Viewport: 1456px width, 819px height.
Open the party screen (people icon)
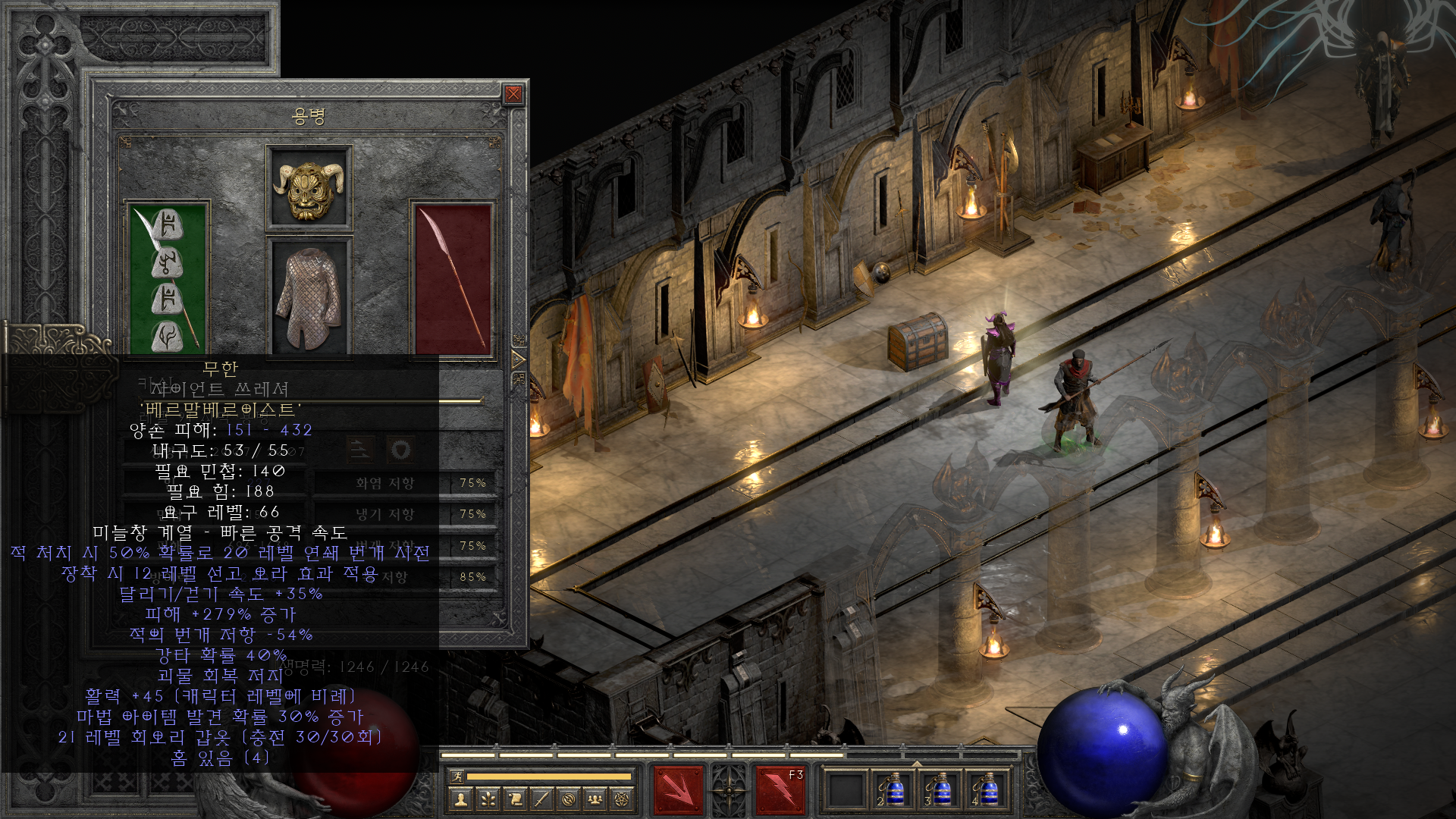[x=595, y=799]
